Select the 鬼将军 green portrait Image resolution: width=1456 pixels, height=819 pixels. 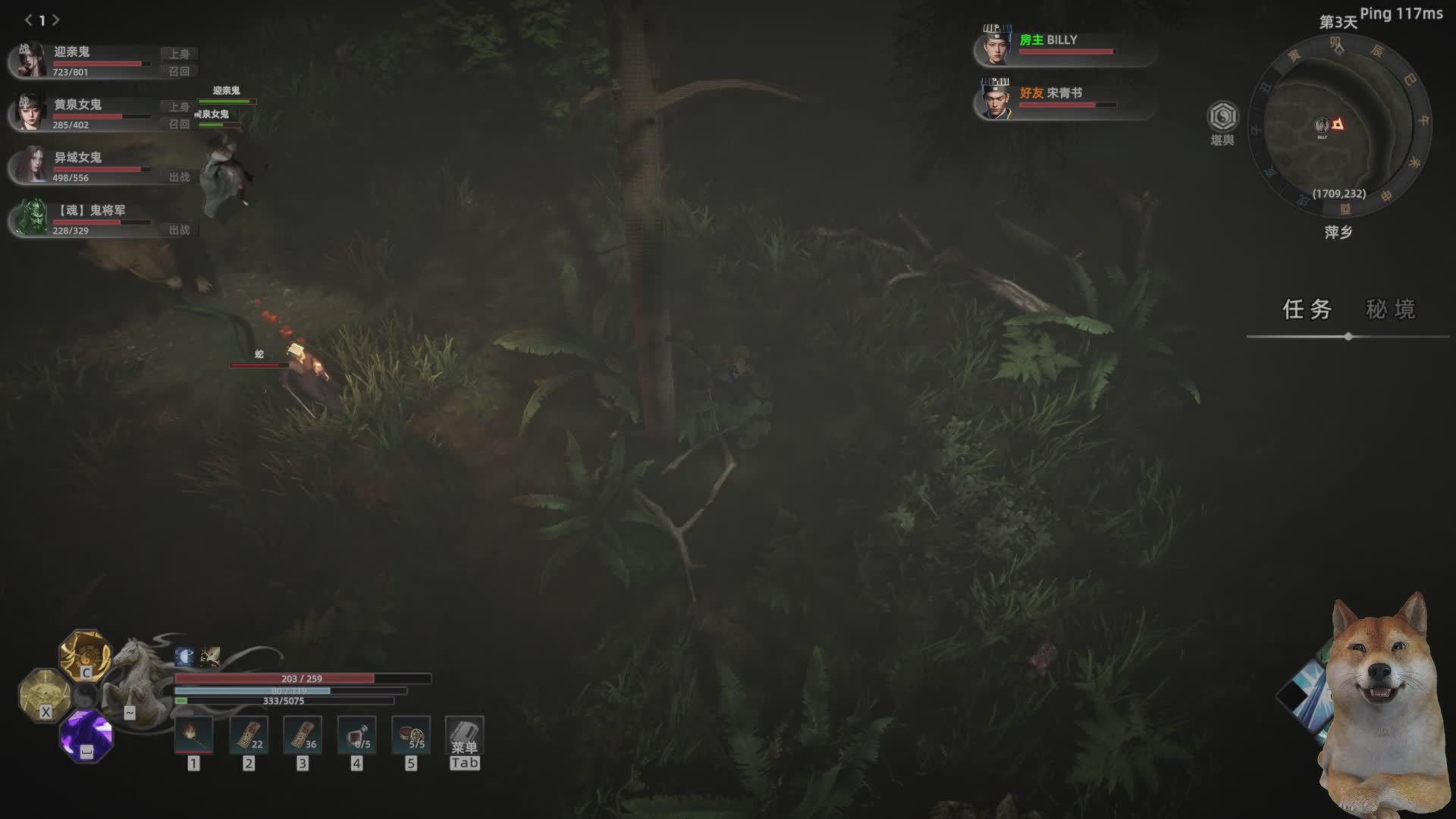coord(32,218)
